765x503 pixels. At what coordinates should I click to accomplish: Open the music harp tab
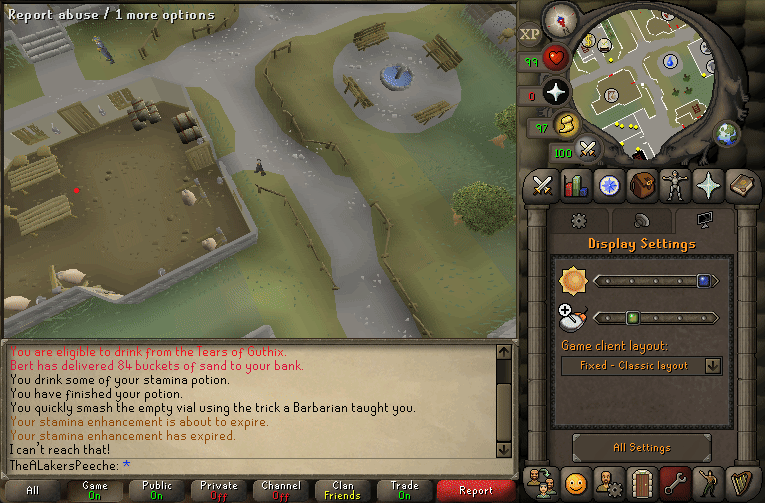tap(740, 482)
